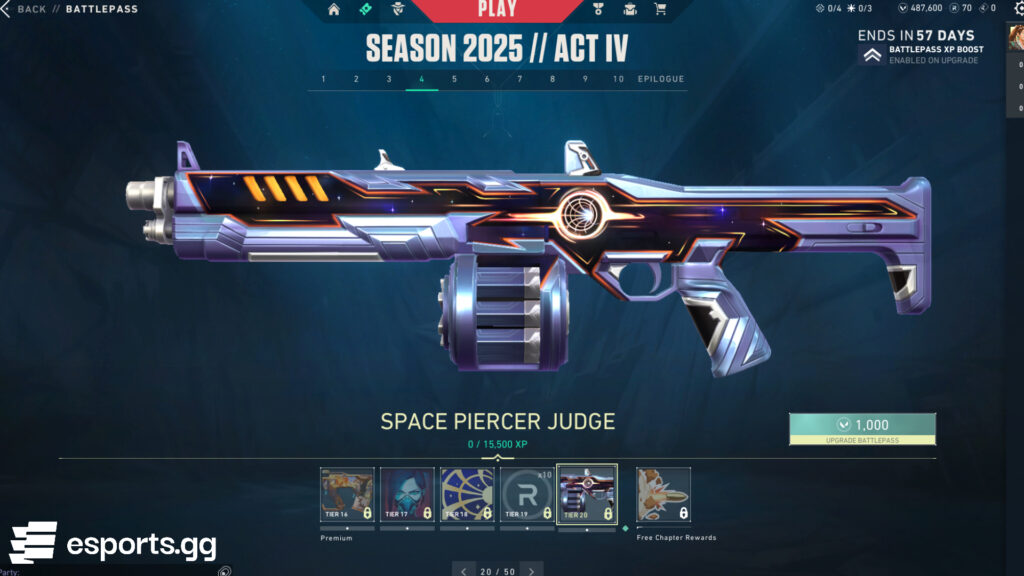
Task: Upgrade battlepass for 1,000 points
Action: 862,428
